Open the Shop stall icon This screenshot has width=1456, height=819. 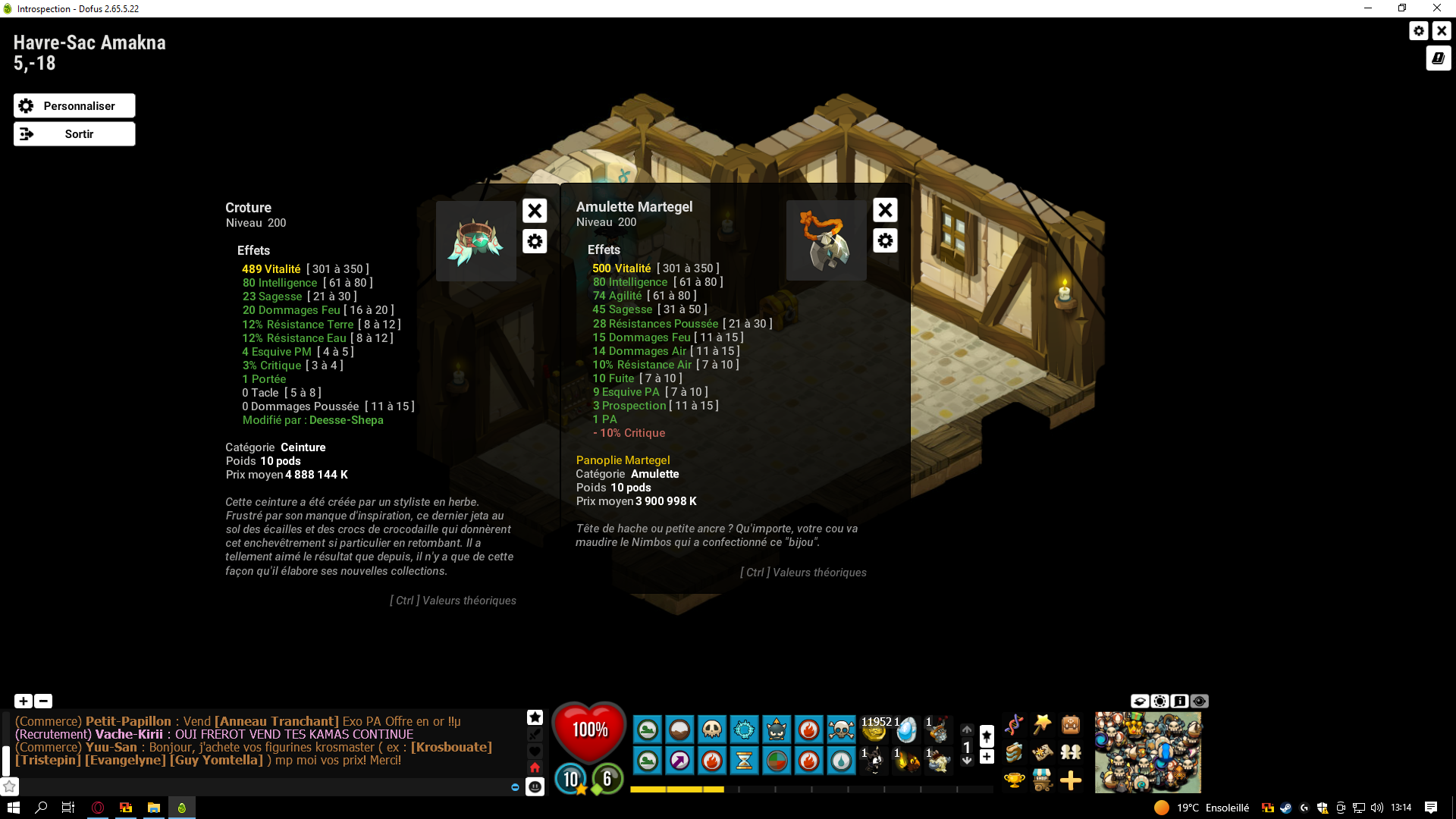tap(1043, 780)
